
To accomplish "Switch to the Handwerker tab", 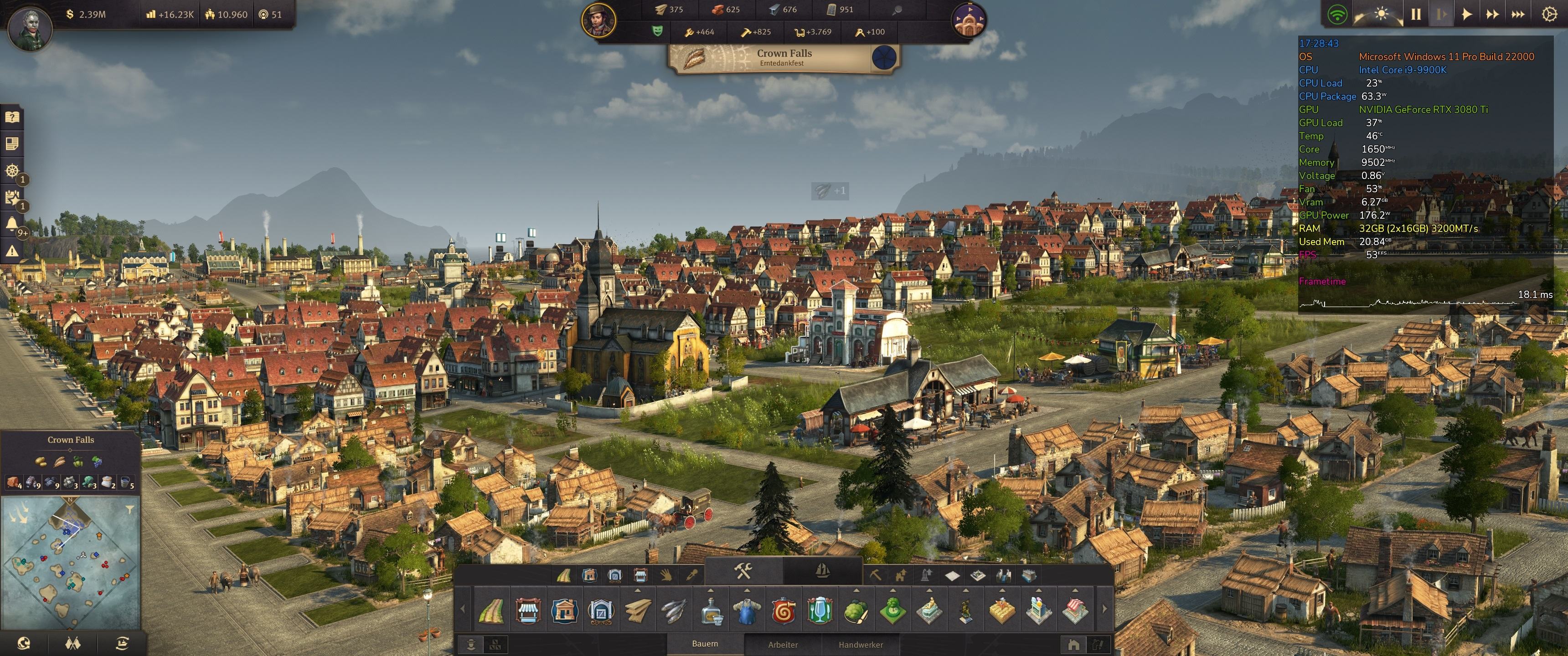I will click(861, 645).
